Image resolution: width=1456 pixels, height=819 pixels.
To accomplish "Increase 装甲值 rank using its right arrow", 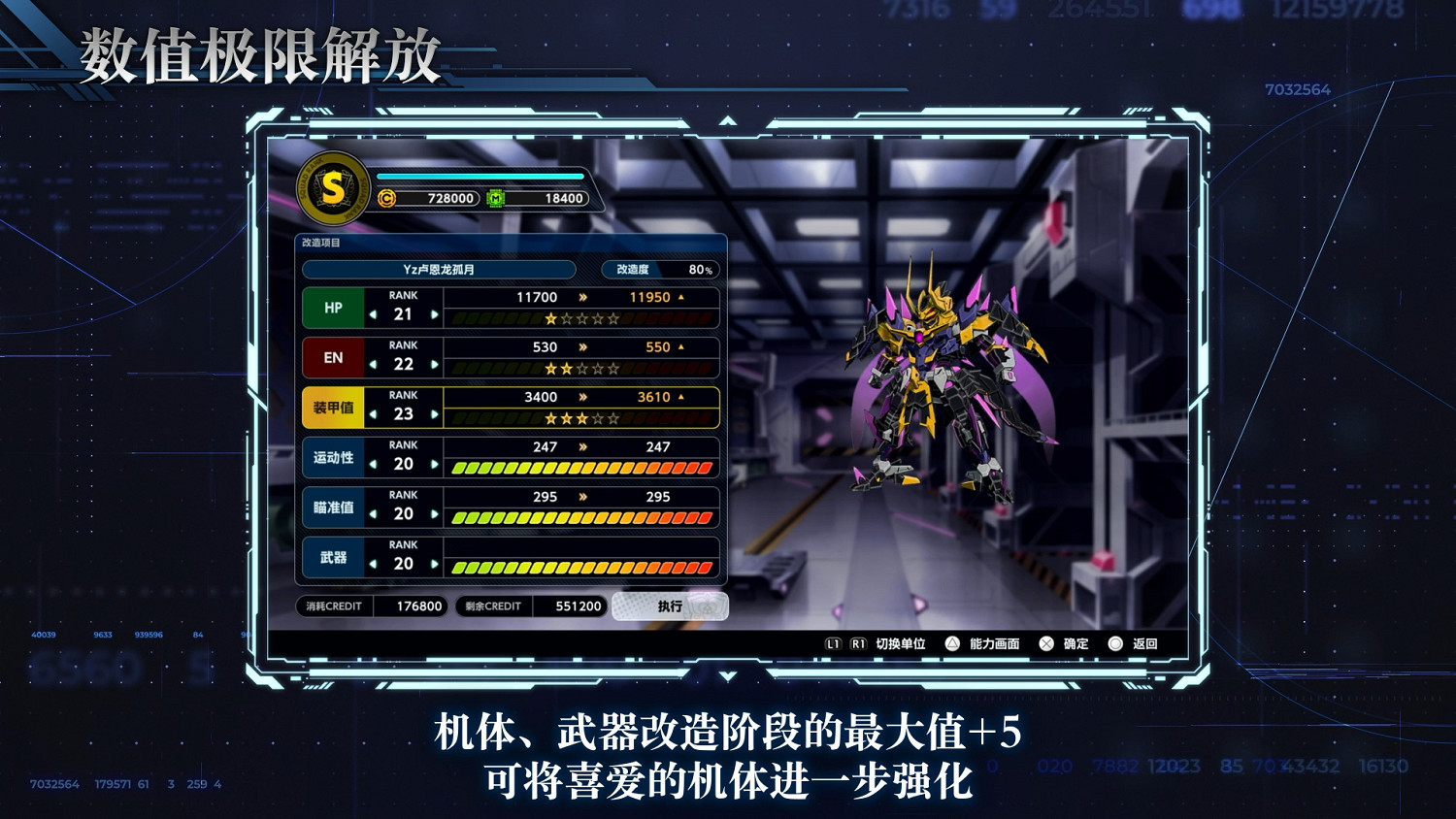I will pyautogui.click(x=435, y=413).
